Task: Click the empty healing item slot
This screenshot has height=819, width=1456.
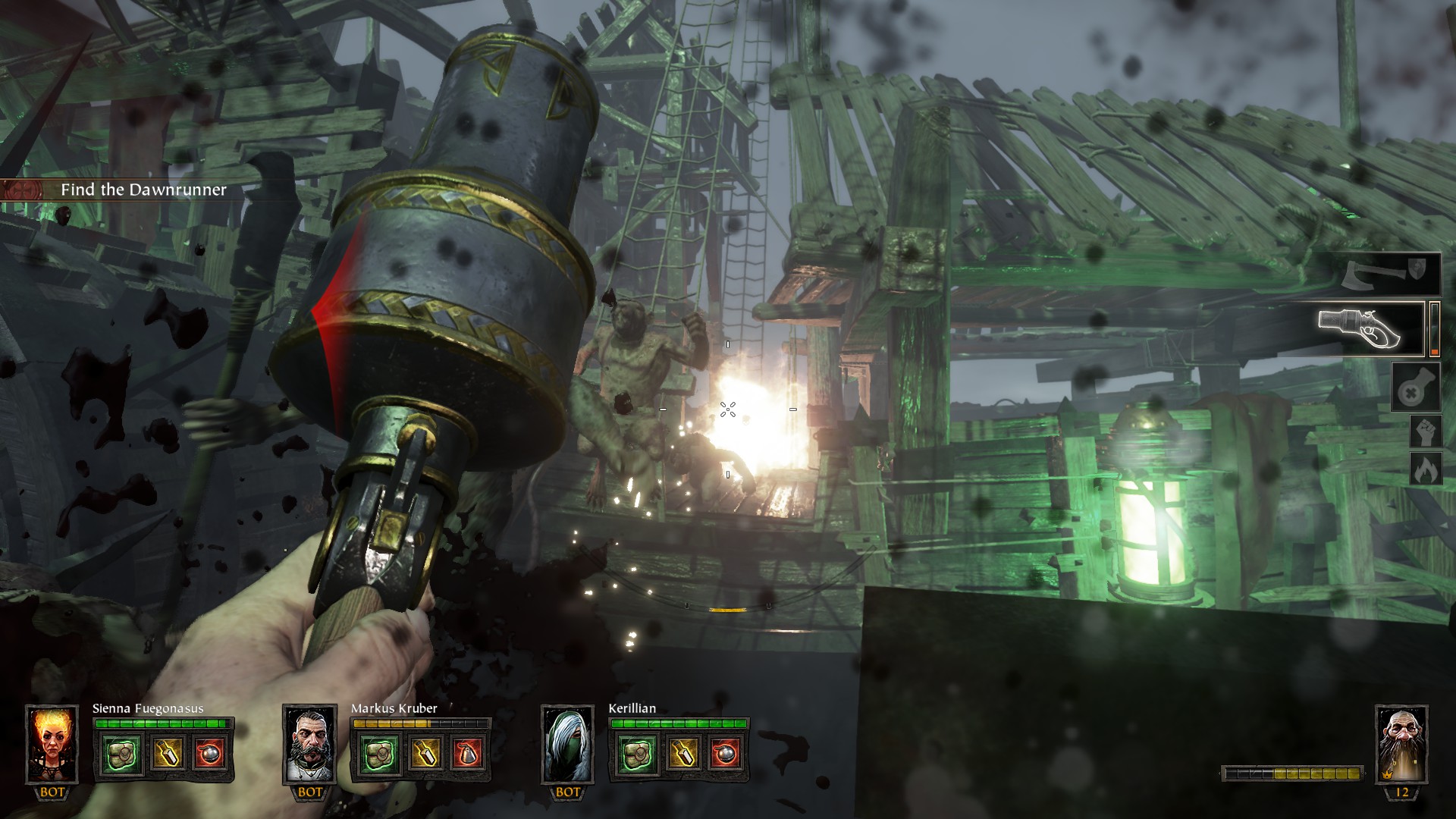Action: point(1416,388)
